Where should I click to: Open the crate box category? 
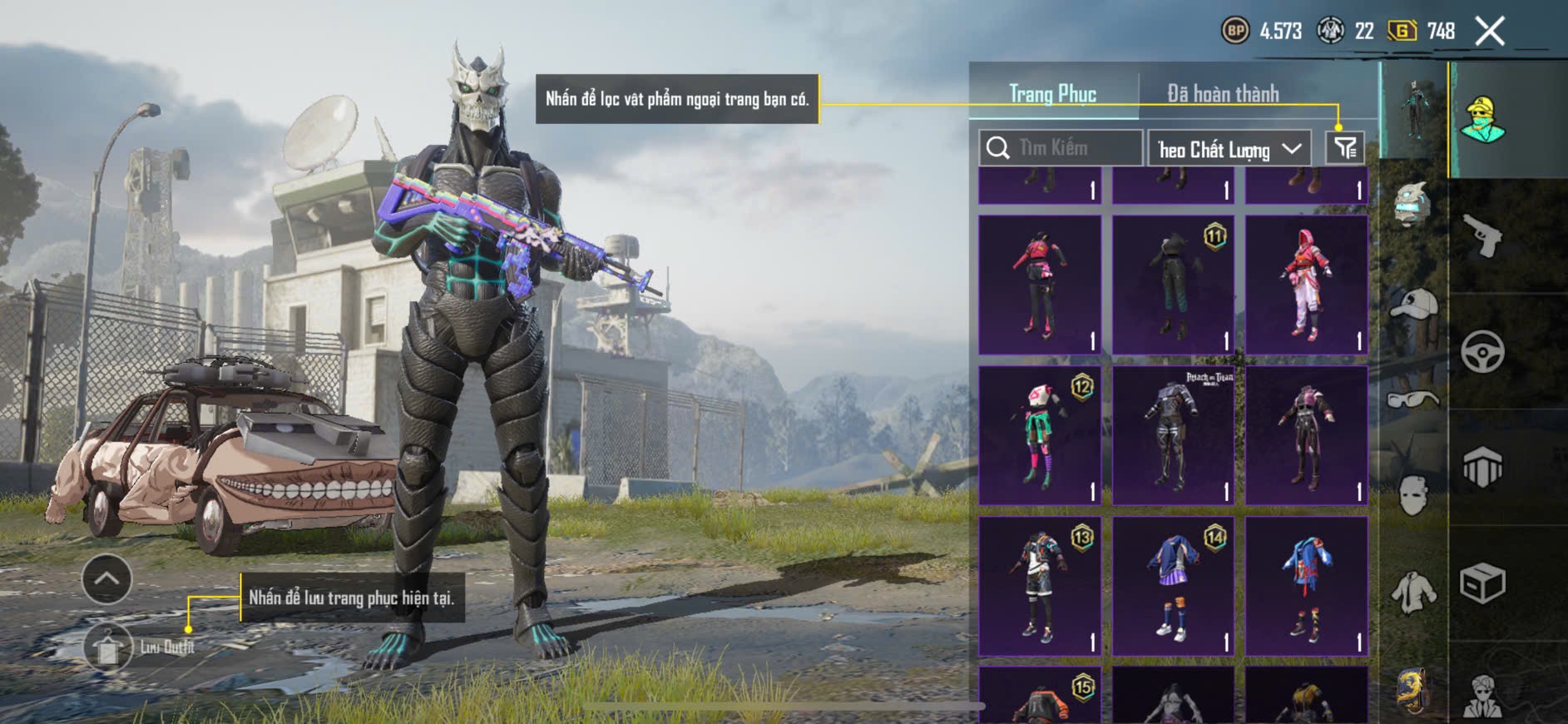(1482, 583)
